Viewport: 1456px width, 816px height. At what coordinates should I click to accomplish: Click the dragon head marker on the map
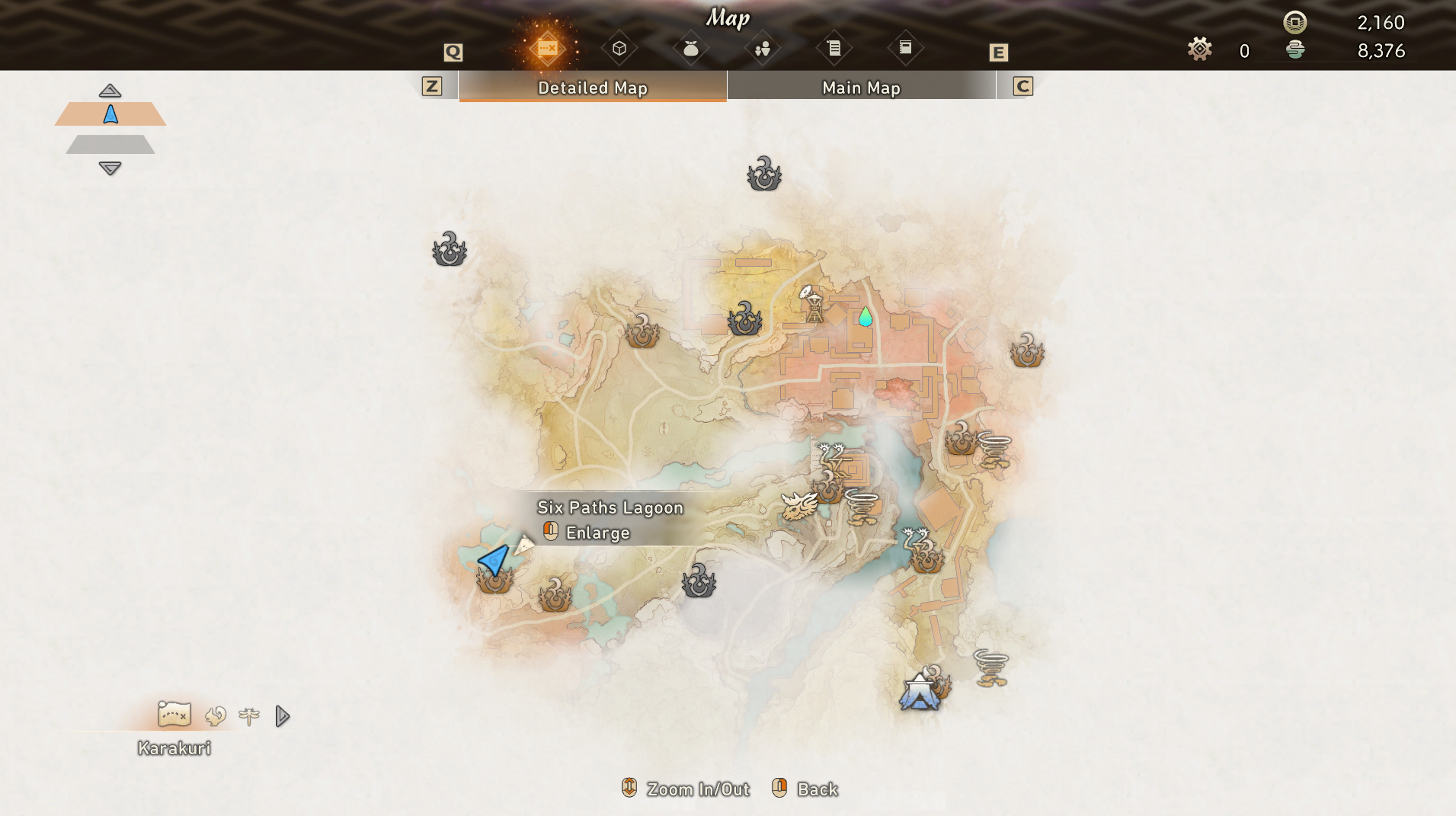(798, 505)
